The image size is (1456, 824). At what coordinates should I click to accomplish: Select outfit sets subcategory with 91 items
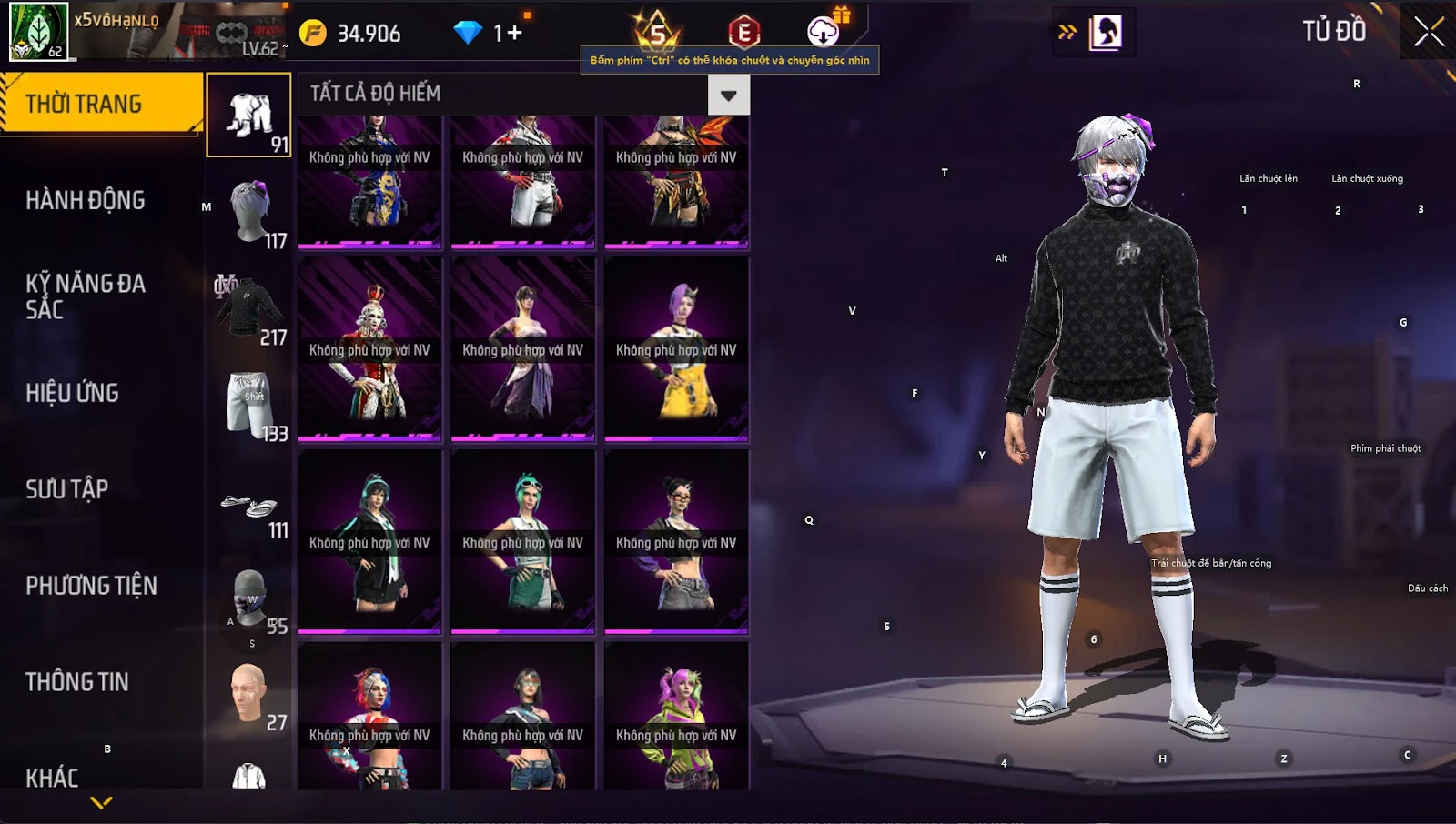(248, 116)
